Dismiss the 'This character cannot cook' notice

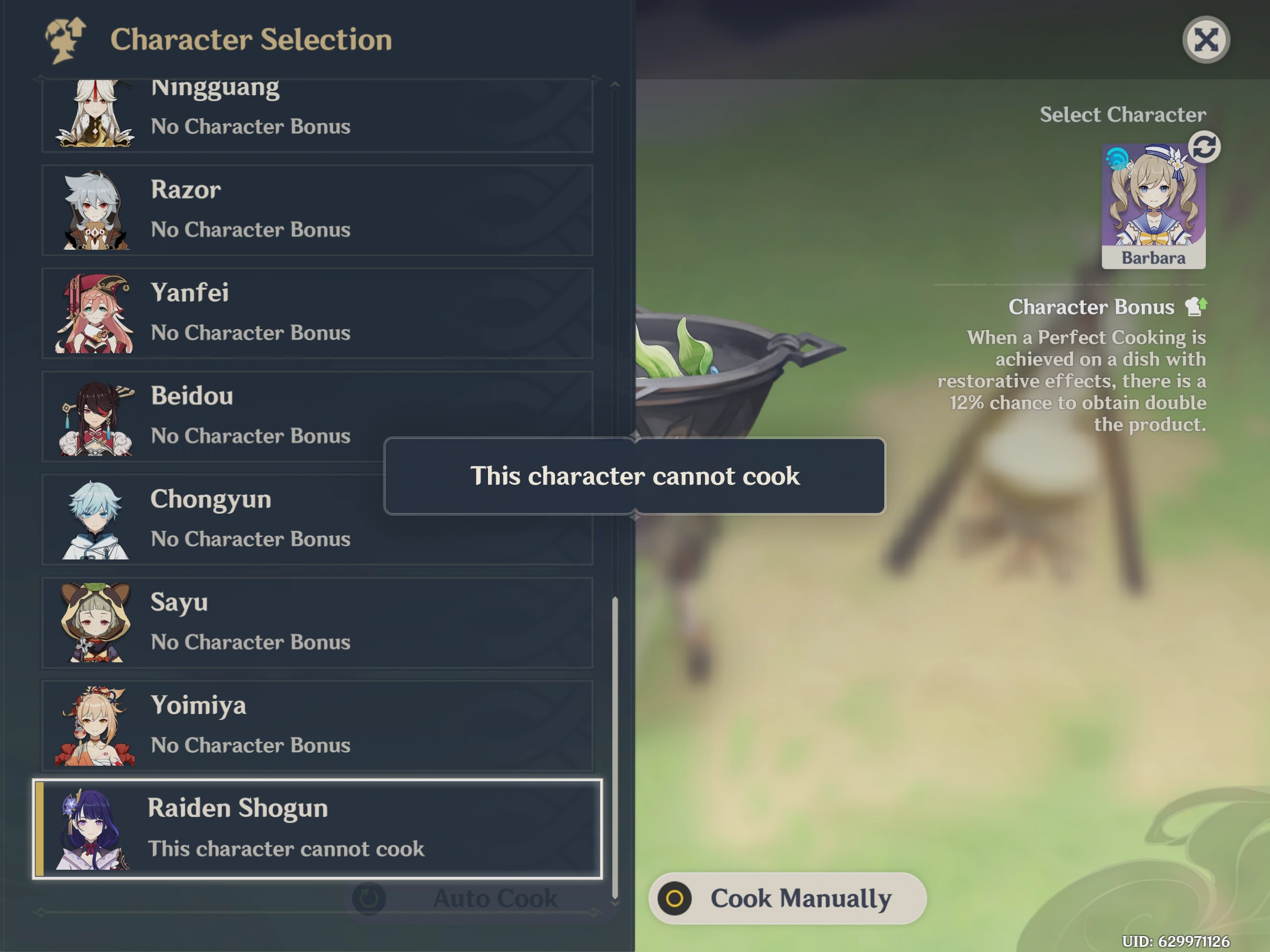[x=635, y=477]
